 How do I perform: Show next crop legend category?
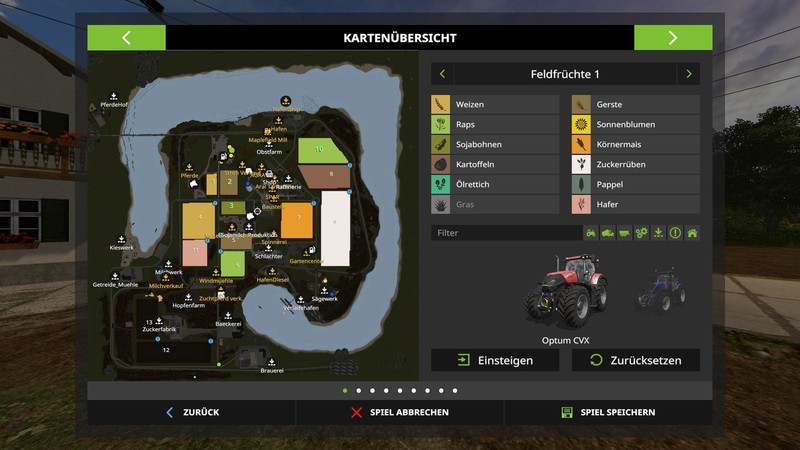[688, 74]
